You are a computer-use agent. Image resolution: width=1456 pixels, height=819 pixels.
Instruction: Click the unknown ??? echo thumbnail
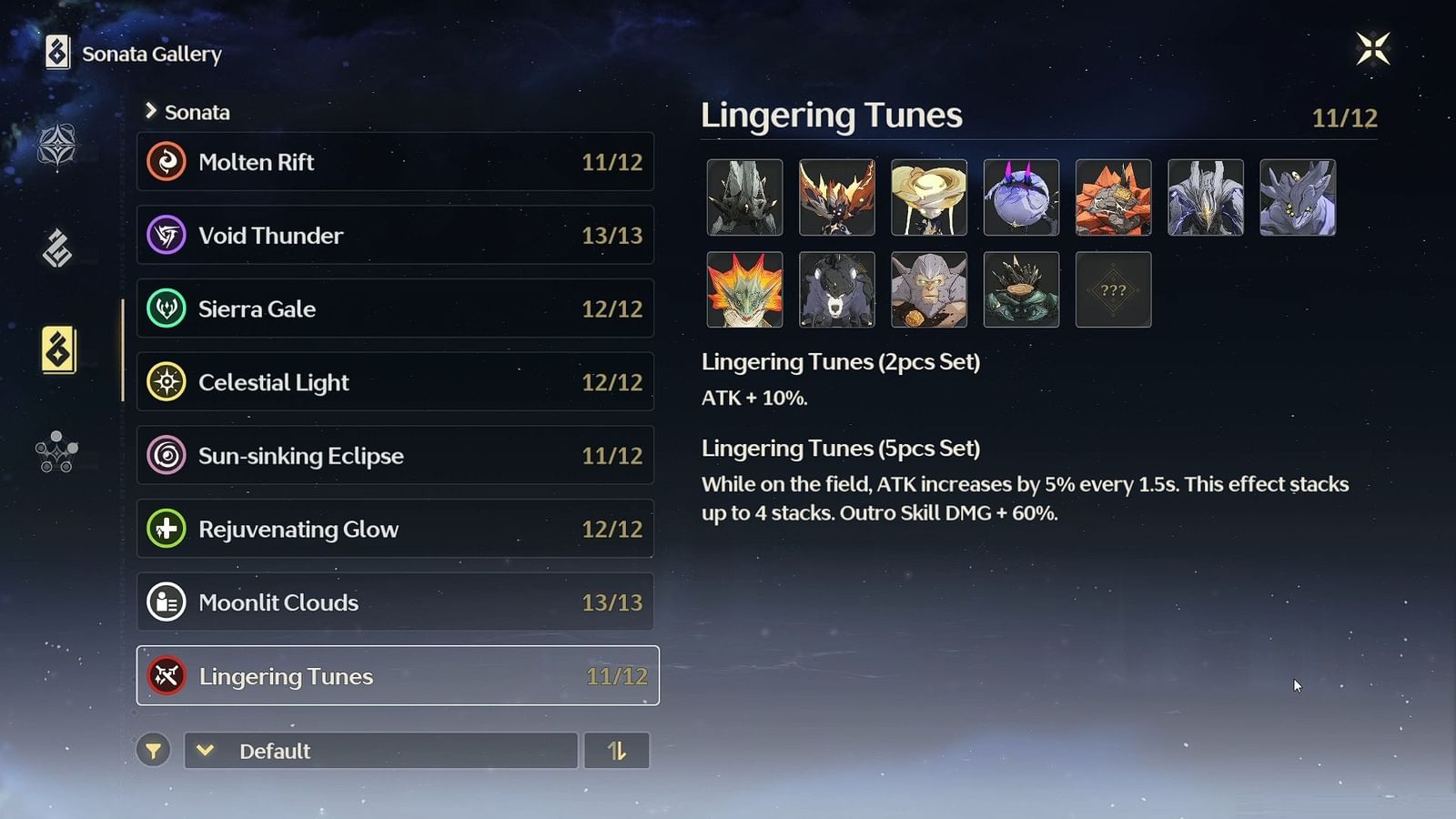pos(1113,289)
